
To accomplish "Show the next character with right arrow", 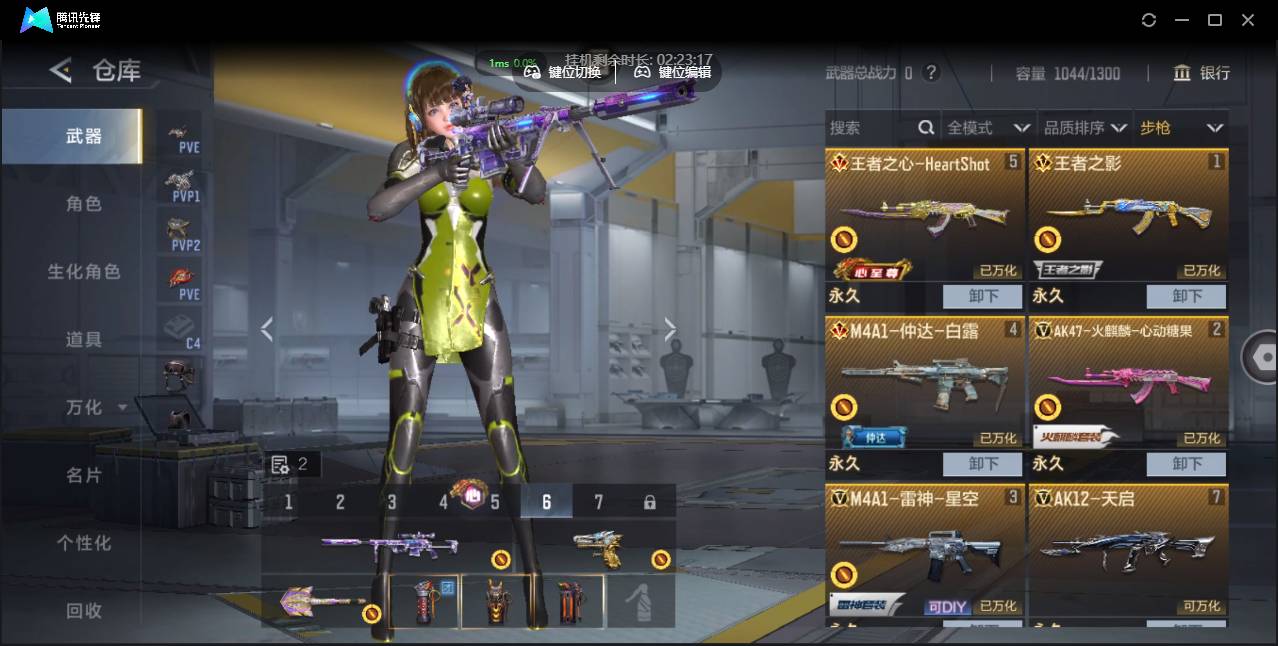I will tap(670, 329).
